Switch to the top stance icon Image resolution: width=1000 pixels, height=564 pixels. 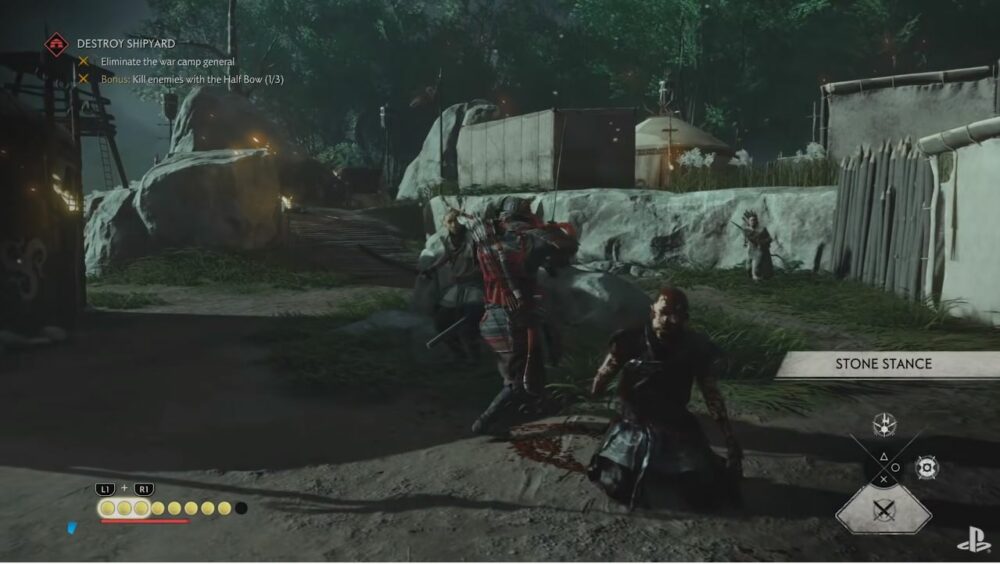point(884,423)
